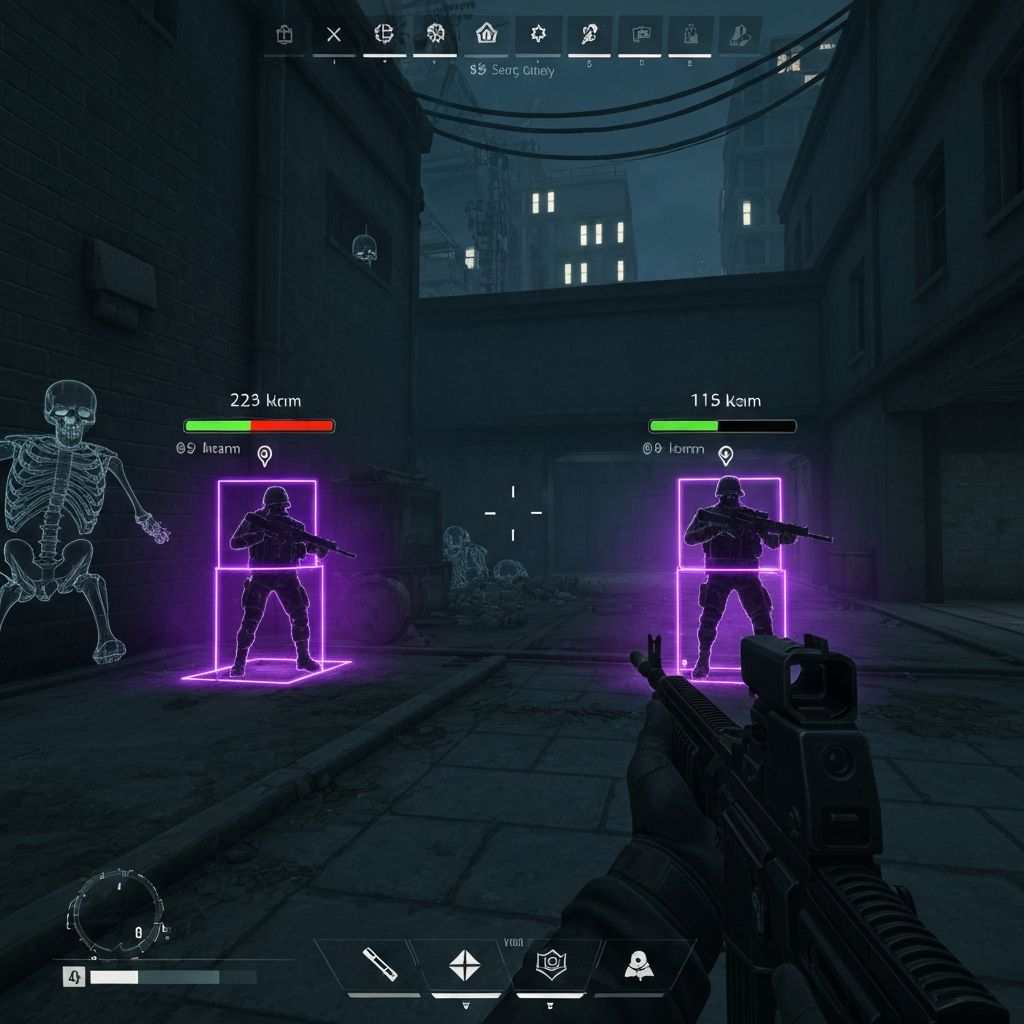Screen dimensions: 1024x1024
Task: Activate the six-pointed star icon
Action: pos(538,34)
